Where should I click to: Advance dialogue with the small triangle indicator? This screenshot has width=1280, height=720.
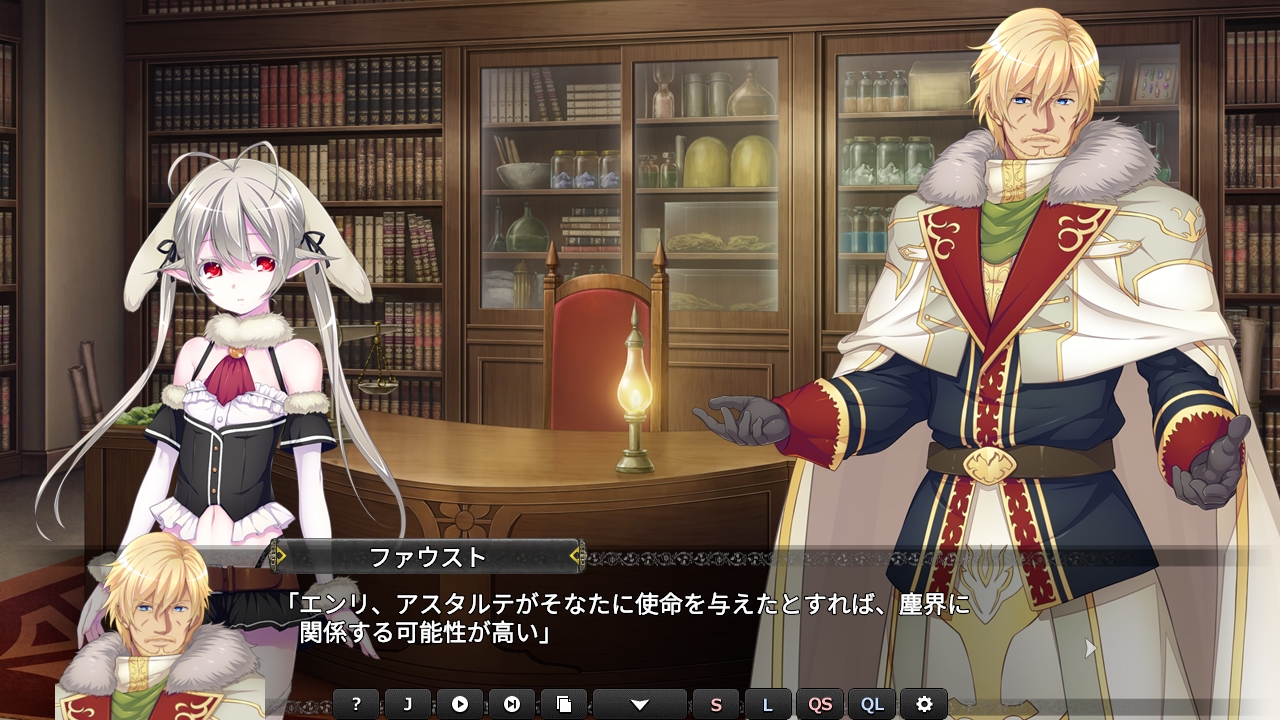(x=1091, y=648)
